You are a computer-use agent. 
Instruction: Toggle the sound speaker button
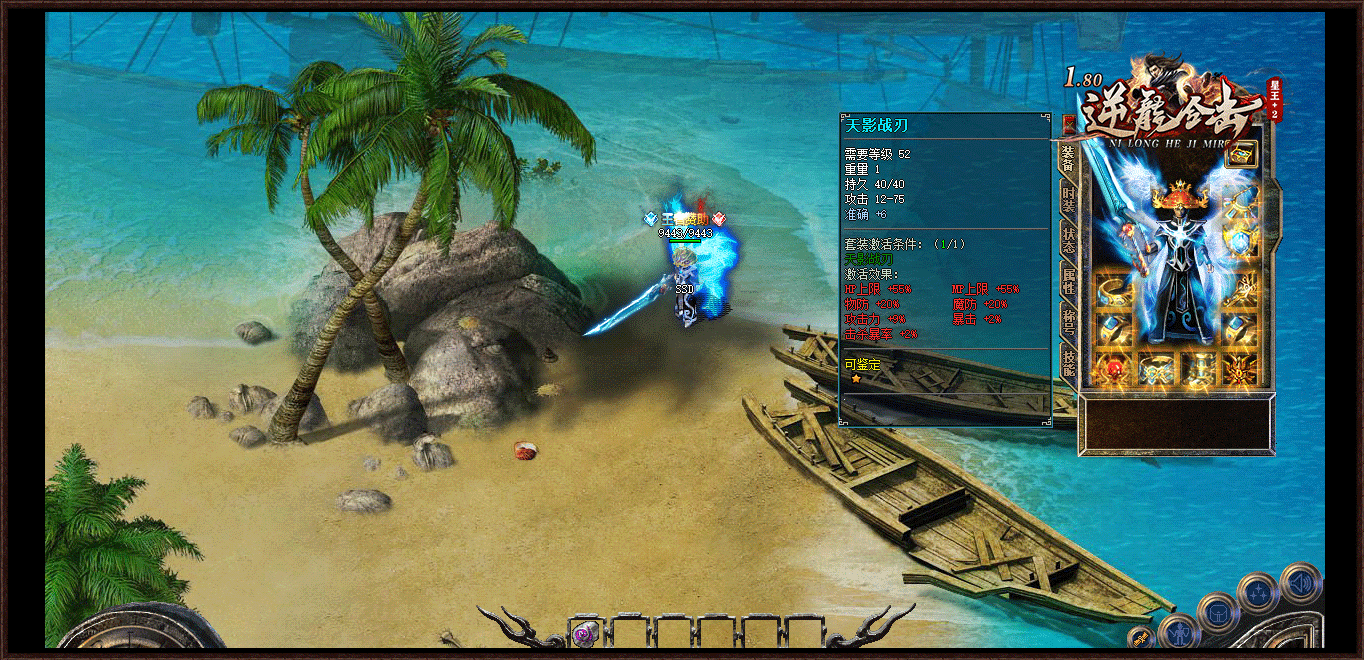(x=1300, y=582)
